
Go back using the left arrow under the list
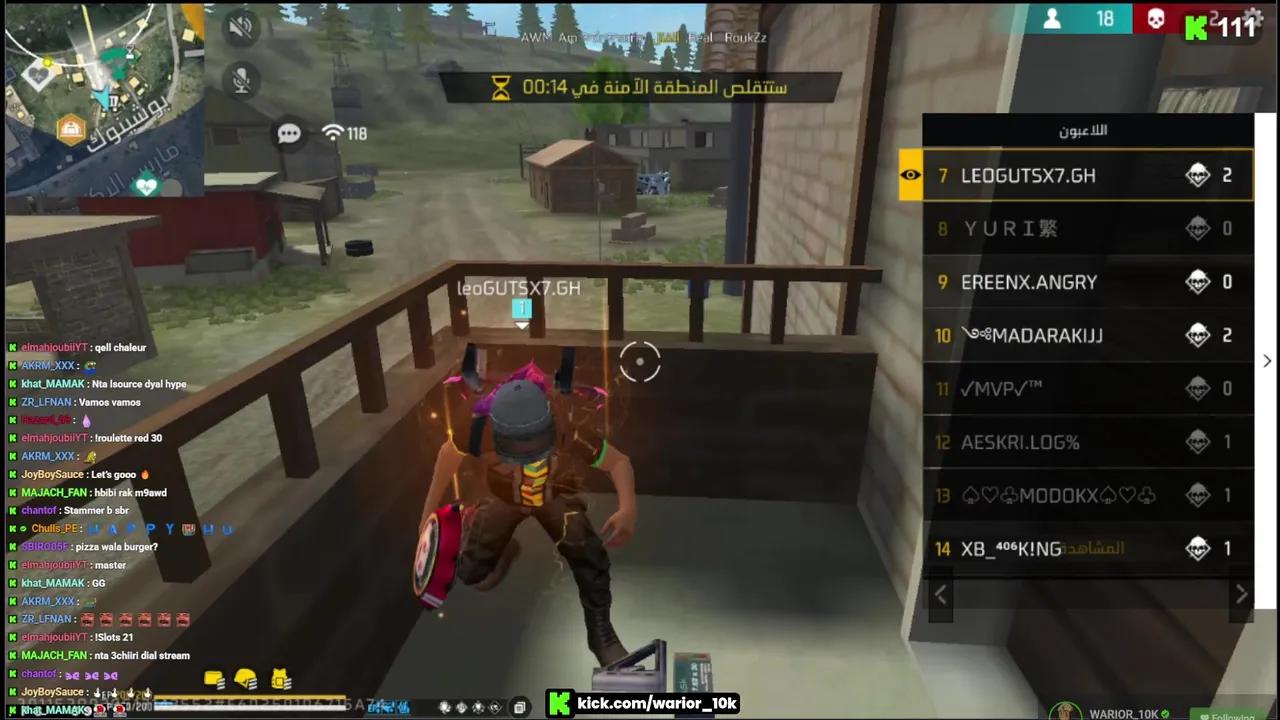(x=941, y=594)
